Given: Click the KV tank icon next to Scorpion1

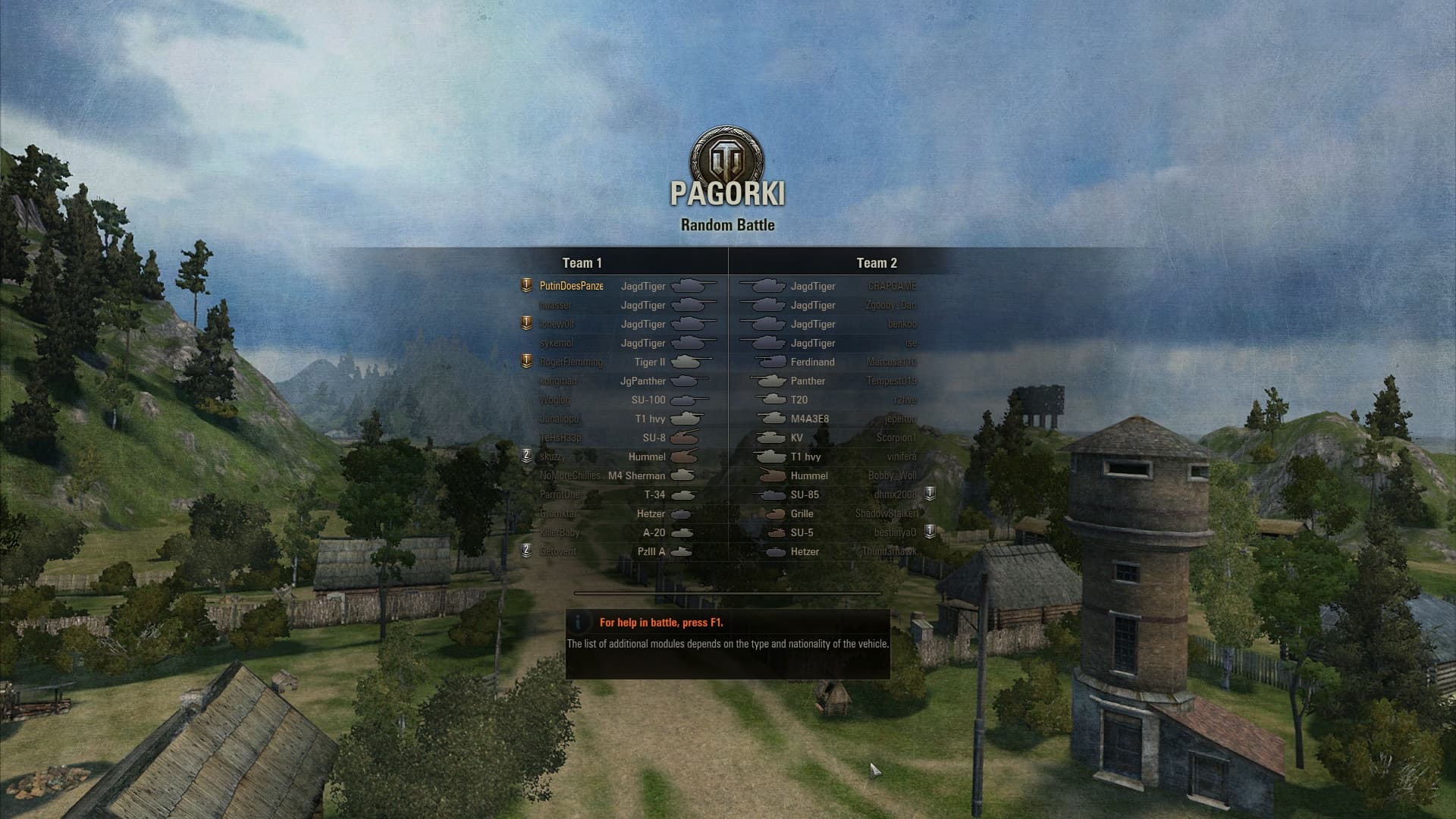Looking at the screenshot, I should tap(770, 438).
